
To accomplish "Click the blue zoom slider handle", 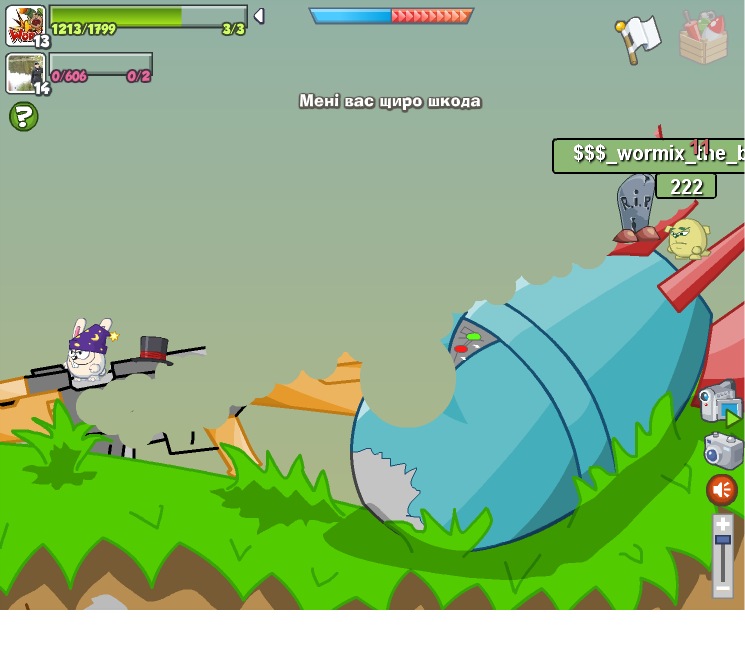I will click(723, 540).
